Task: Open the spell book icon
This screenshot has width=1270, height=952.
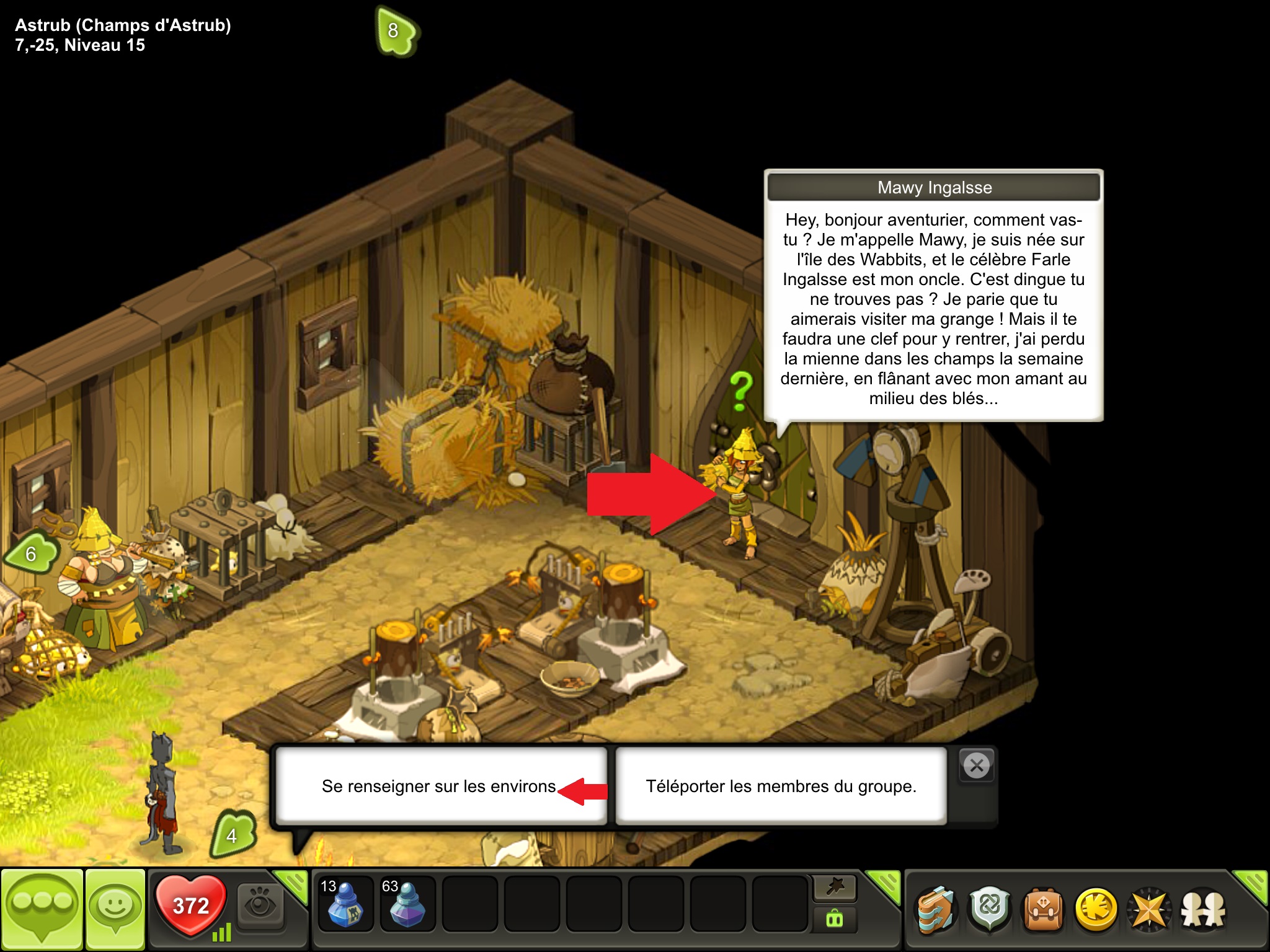Action: 936,910
